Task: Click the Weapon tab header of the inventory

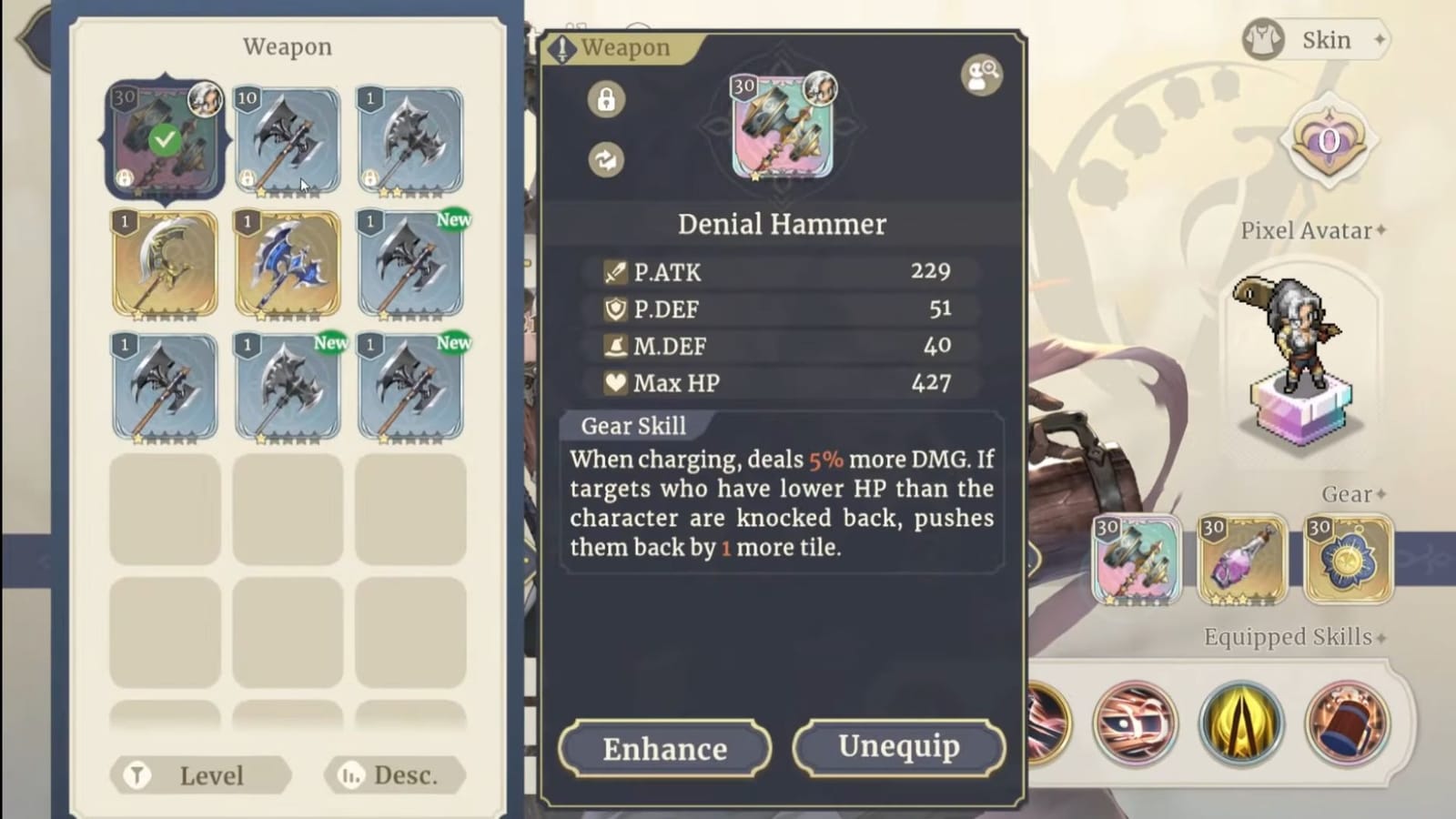Action: (288, 46)
